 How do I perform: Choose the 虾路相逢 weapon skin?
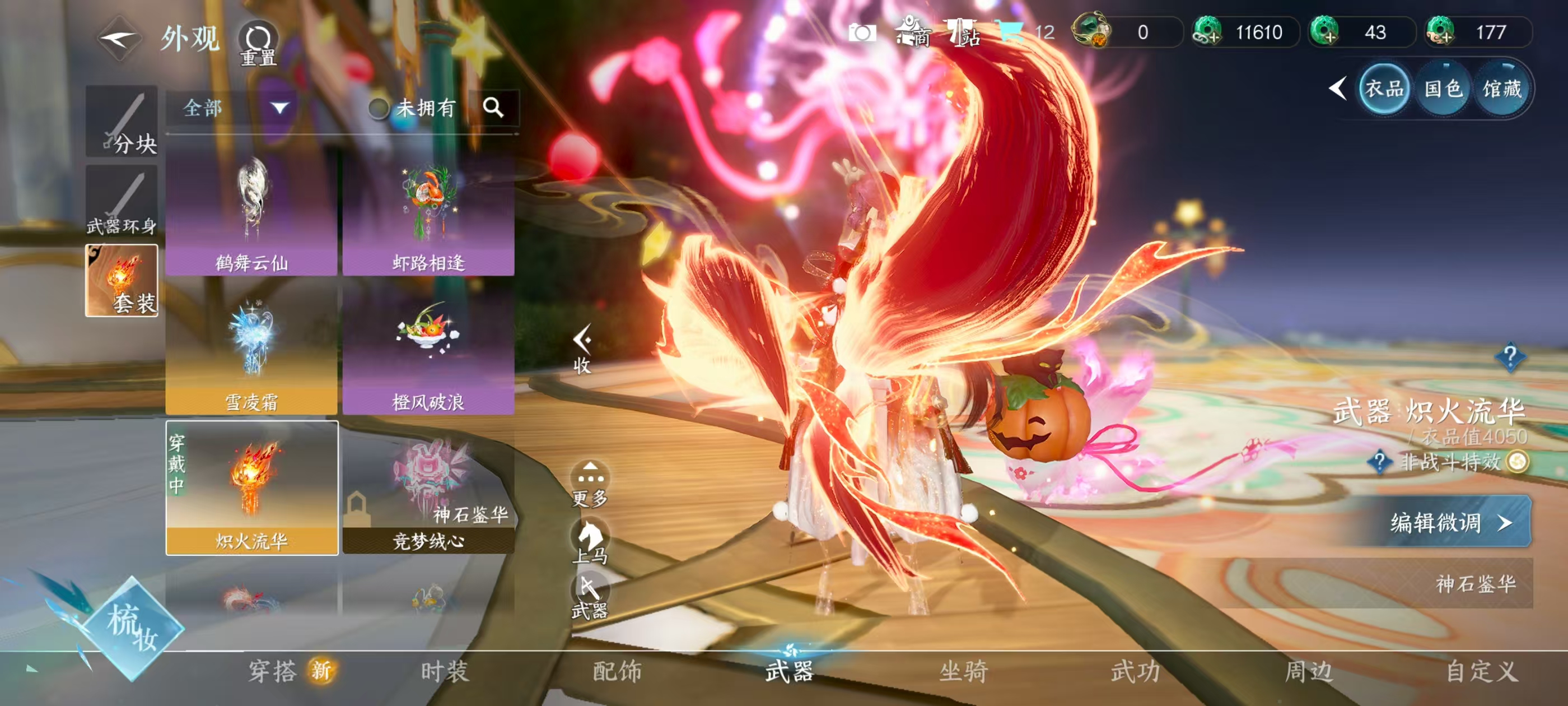tap(428, 213)
